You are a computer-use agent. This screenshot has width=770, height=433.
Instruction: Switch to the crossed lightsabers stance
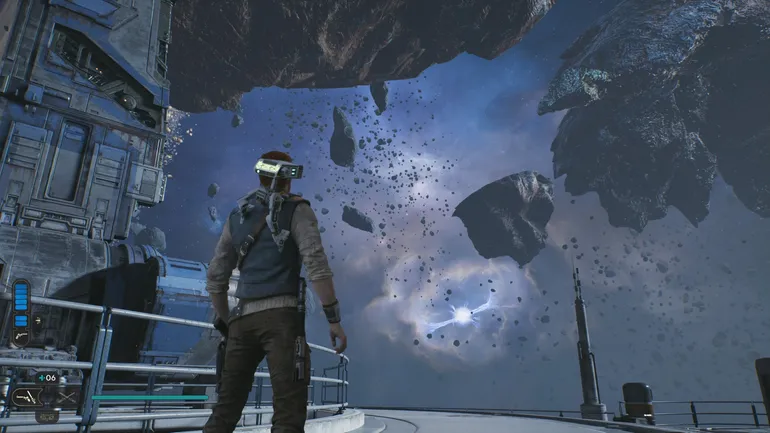tap(66, 398)
